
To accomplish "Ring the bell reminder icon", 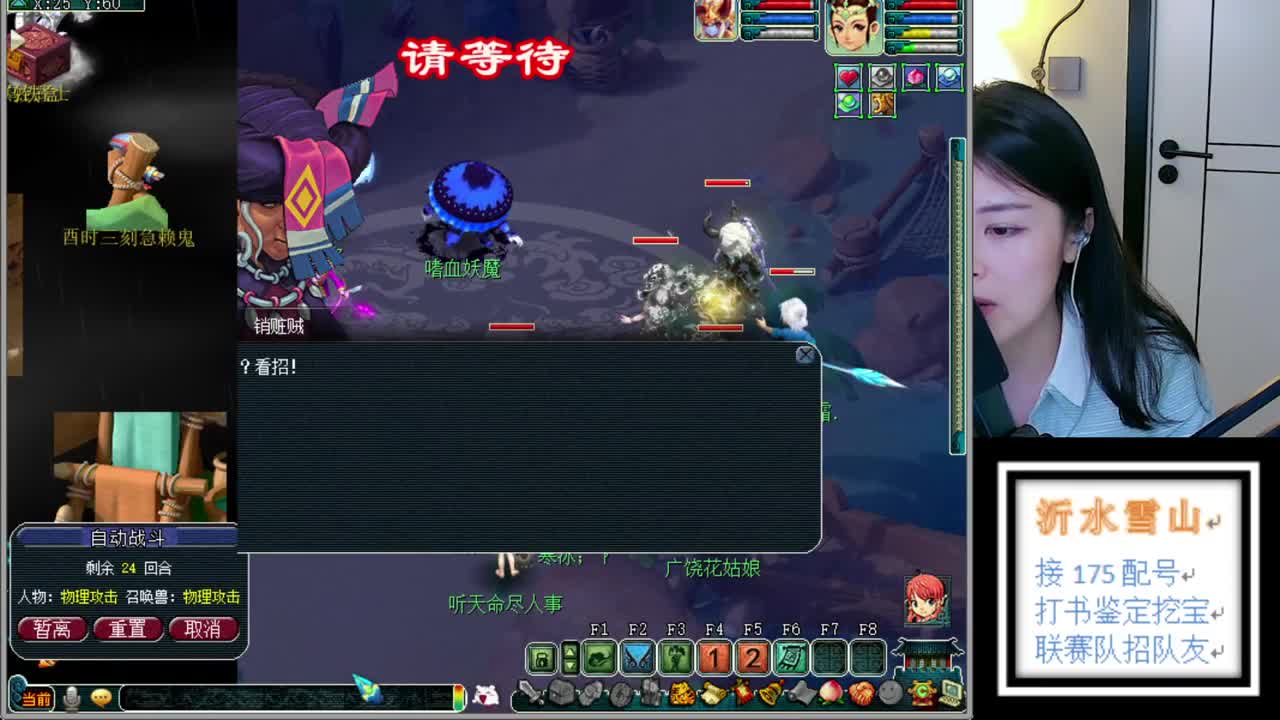I will click(770, 694).
